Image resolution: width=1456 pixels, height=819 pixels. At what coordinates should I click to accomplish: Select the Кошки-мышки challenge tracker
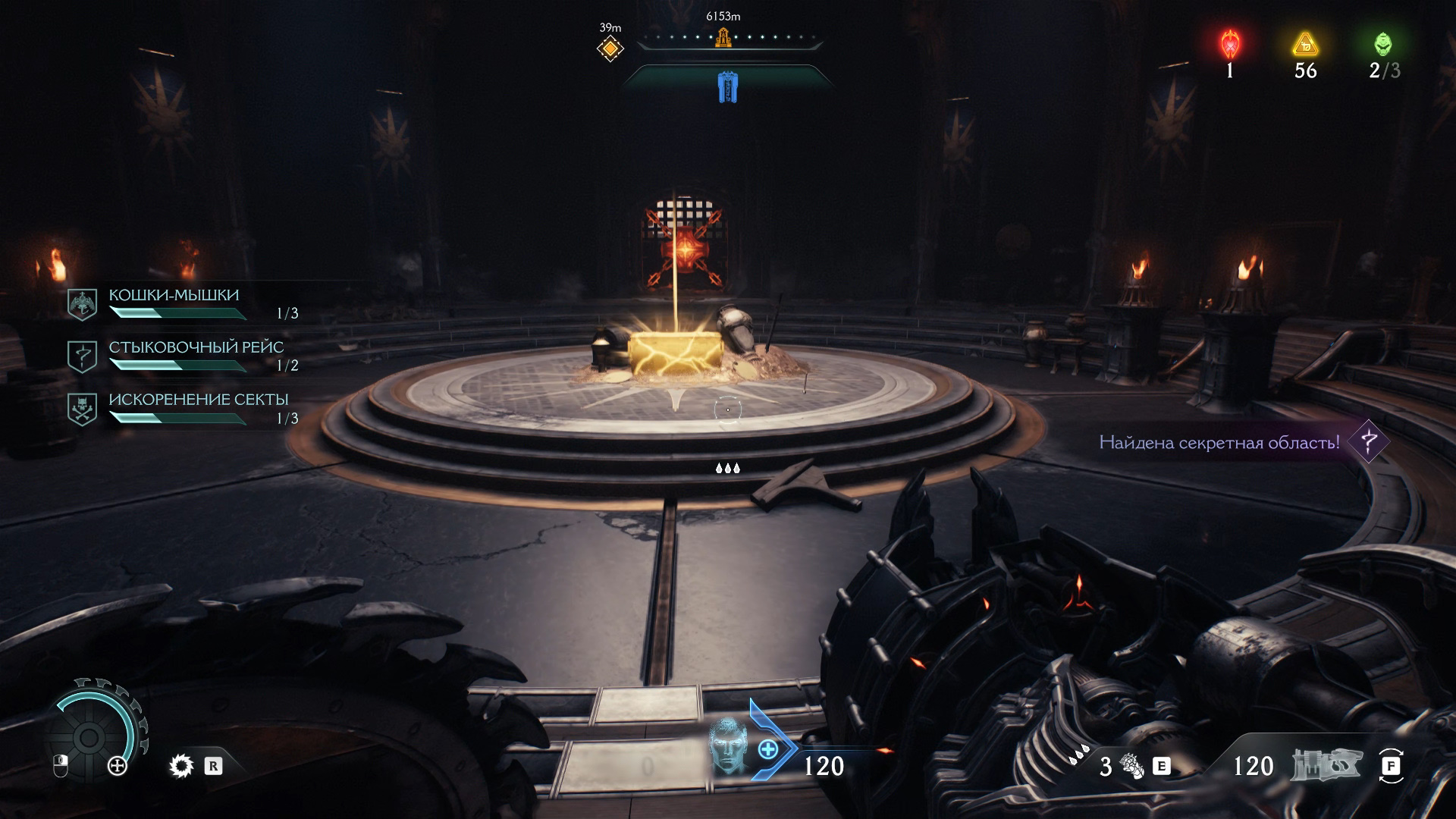point(174,296)
